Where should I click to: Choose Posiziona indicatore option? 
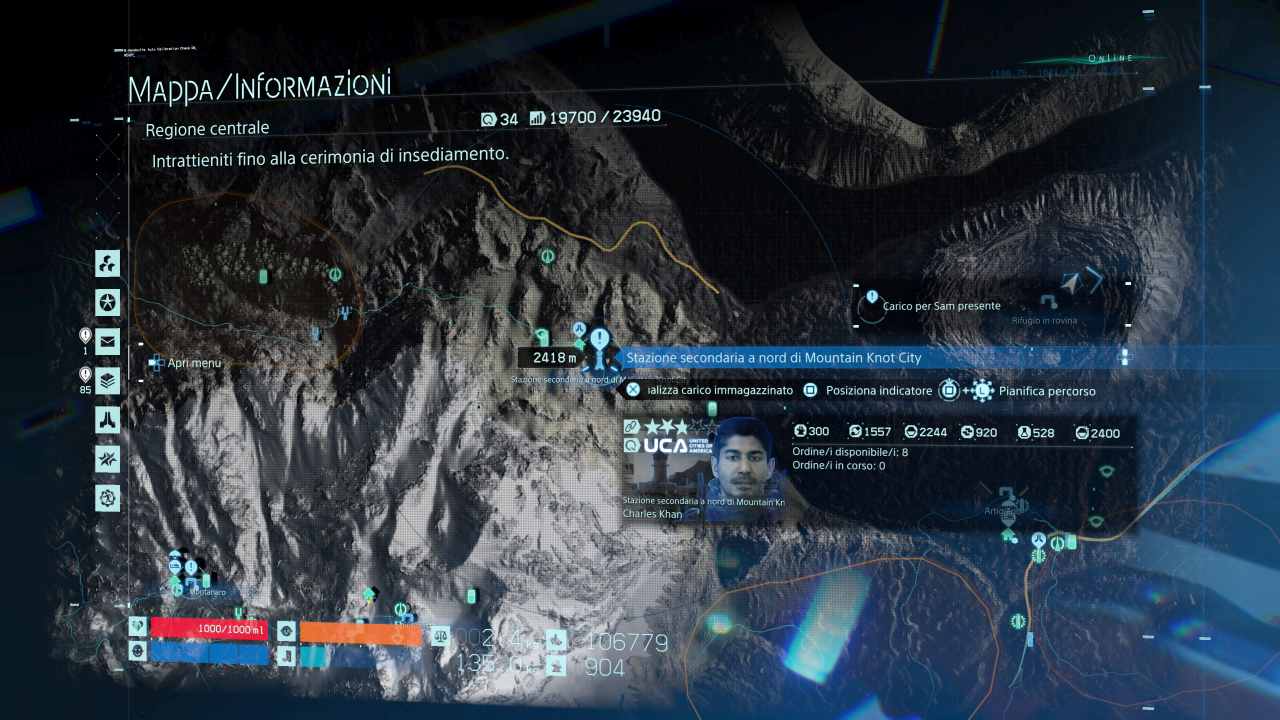pyautogui.click(x=869, y=391)
